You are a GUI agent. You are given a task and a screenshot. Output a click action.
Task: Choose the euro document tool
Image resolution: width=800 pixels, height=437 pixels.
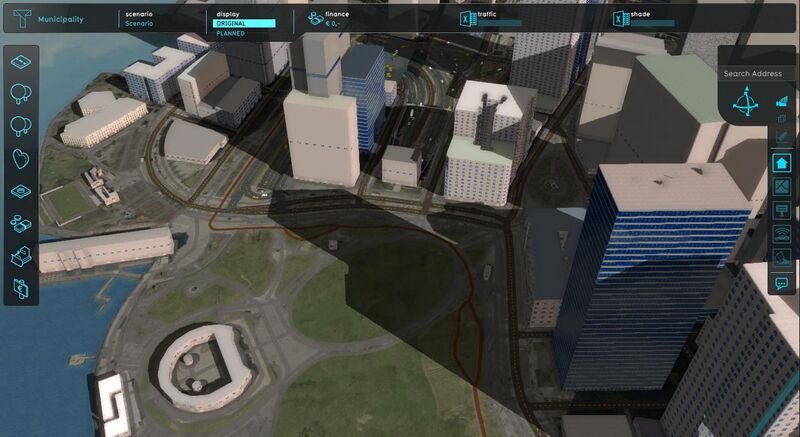pyautogui.click(x=21, y=288)
